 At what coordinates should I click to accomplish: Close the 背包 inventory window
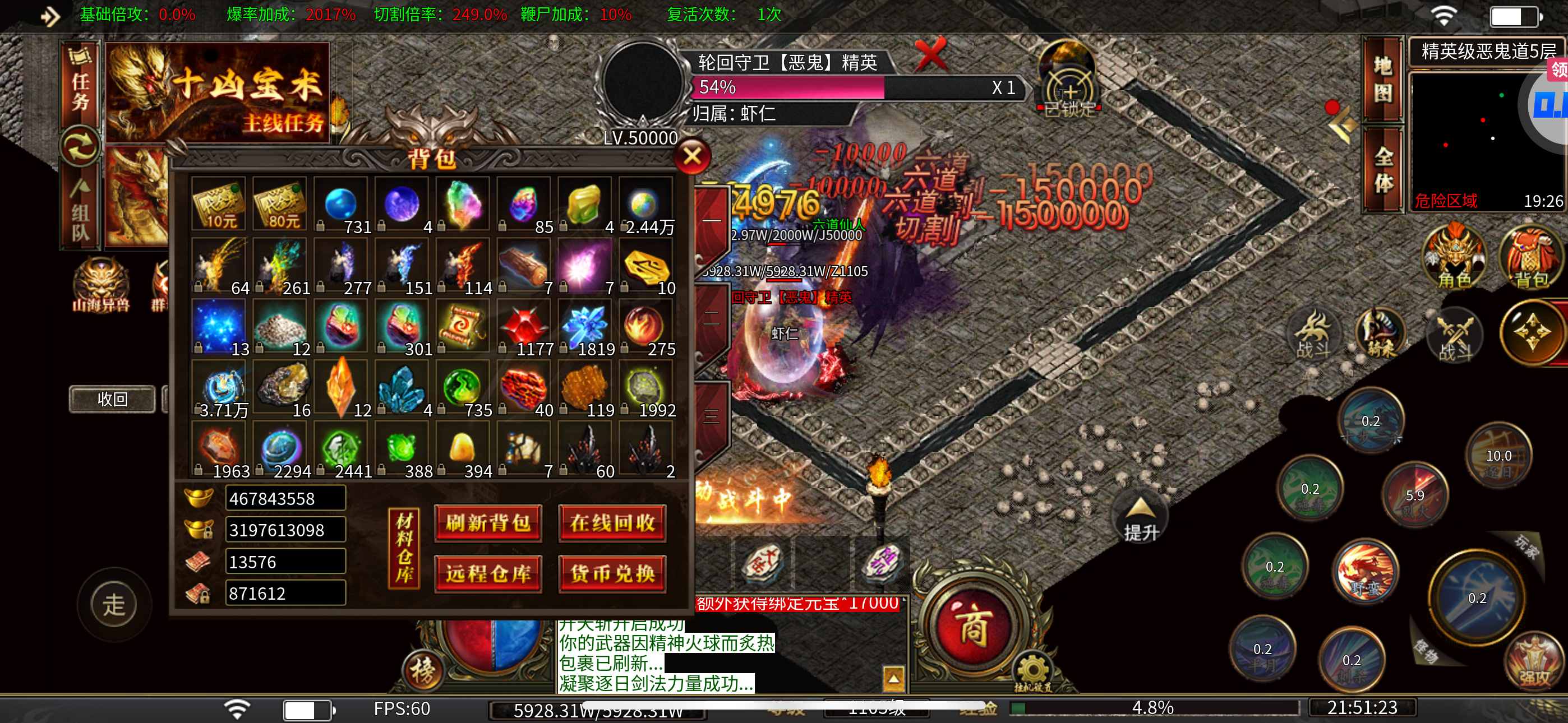click(x=691, y=157)
